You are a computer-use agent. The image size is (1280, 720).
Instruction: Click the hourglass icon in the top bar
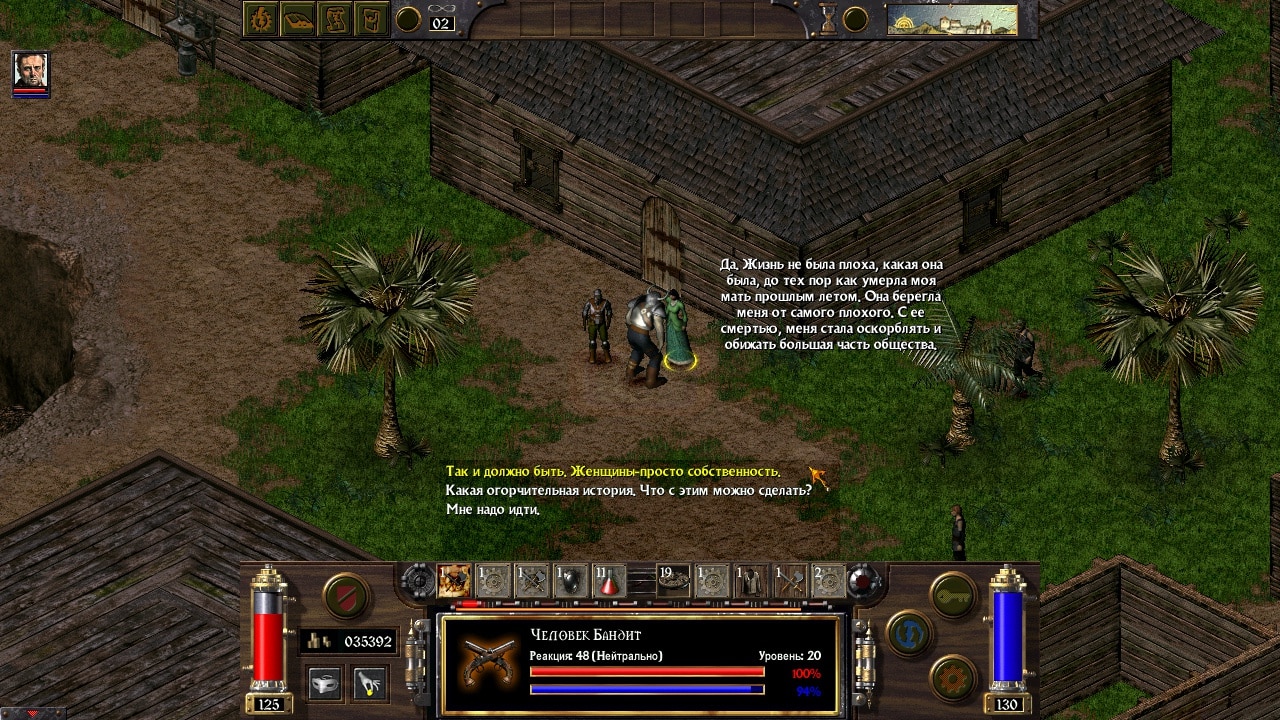829,18
